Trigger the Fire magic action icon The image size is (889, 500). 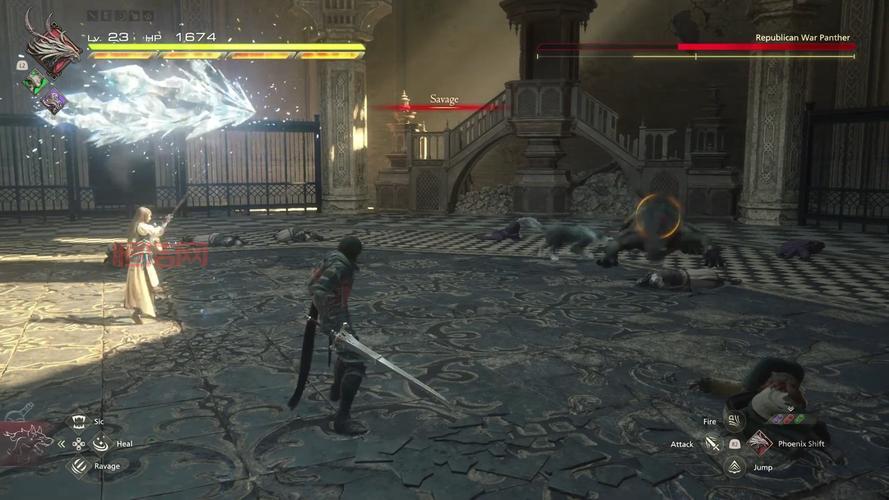point(735,422)
